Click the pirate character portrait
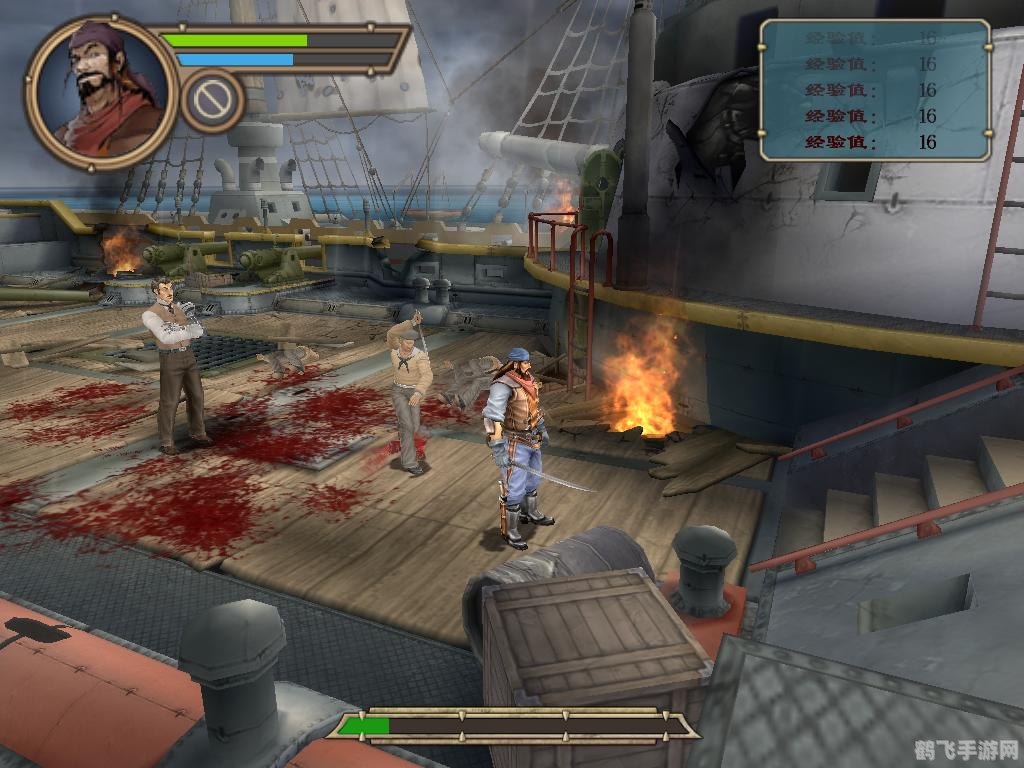The height and width of the screenshot is (768, 1024). point(101,91)
